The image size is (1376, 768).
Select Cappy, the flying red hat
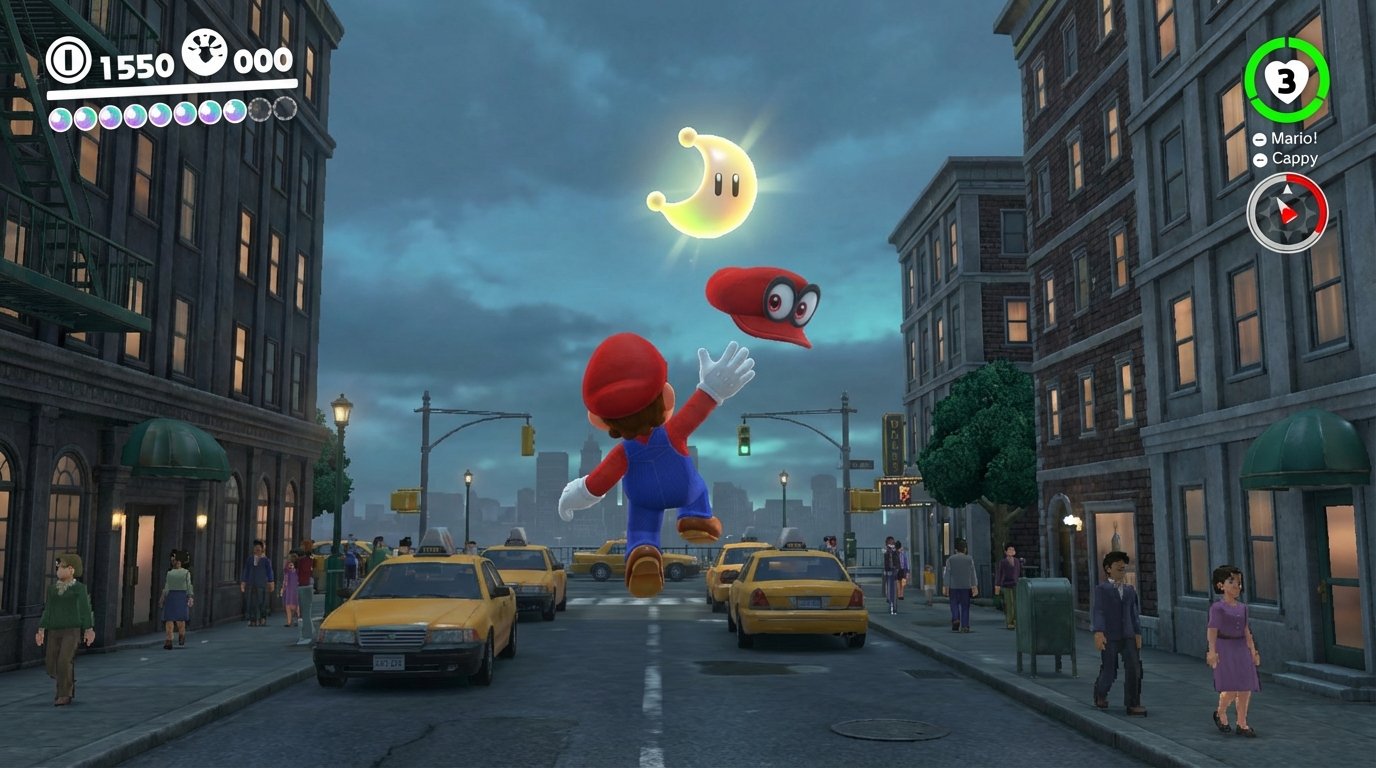760,300
